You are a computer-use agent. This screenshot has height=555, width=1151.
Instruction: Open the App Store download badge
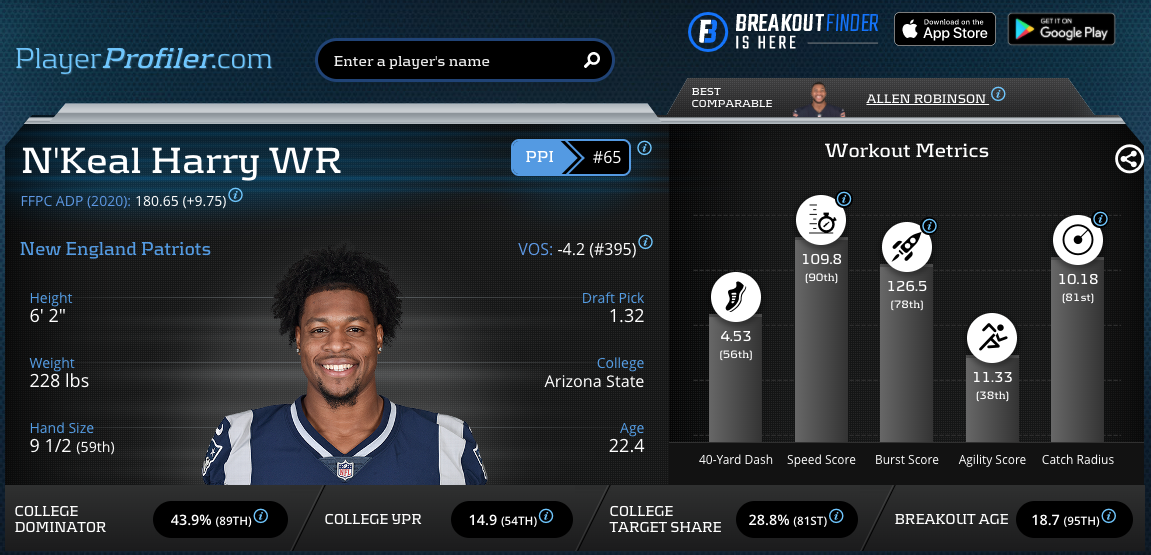click(944, 29)
